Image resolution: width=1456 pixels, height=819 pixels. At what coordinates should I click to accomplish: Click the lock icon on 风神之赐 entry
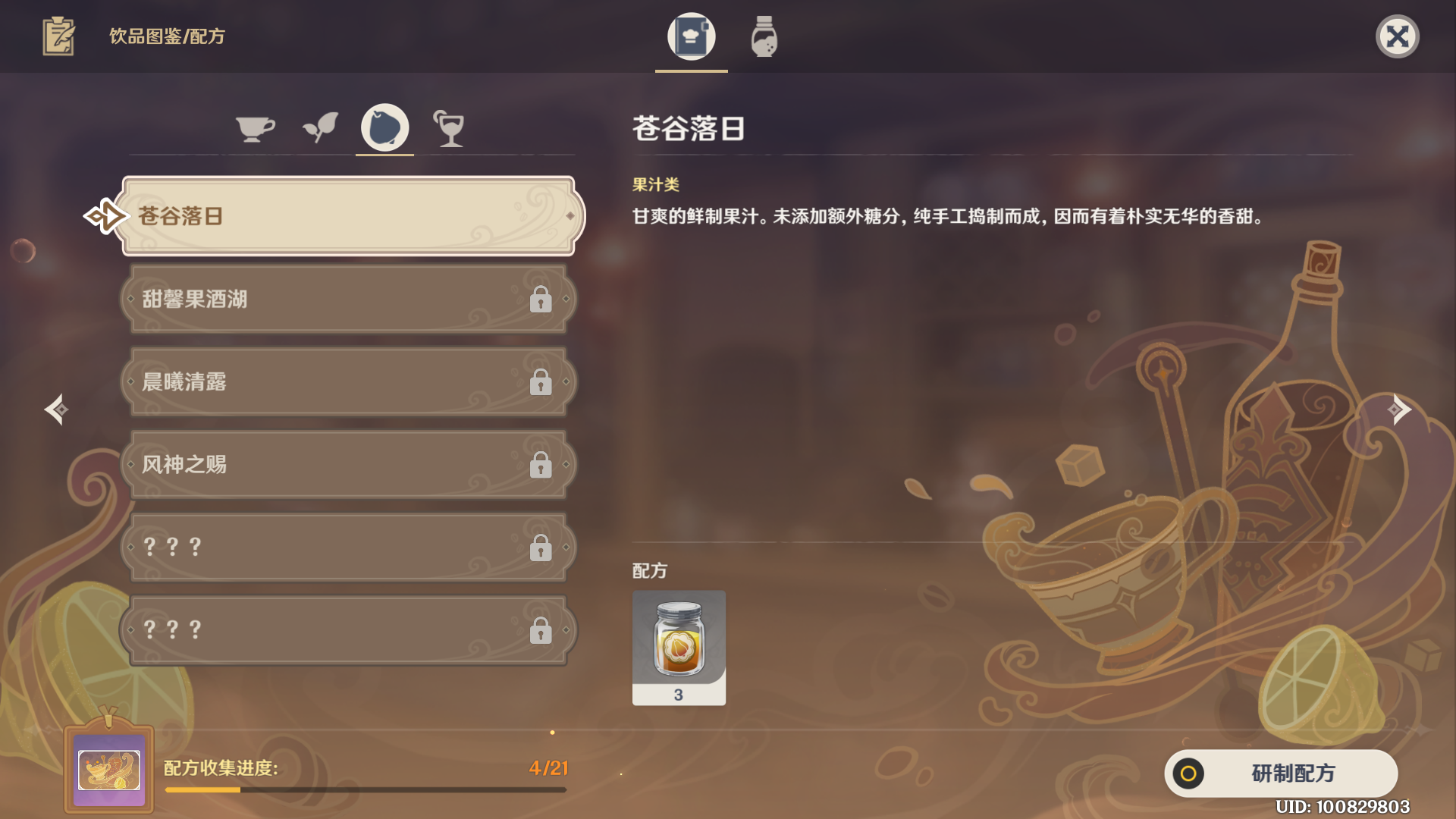pos(541,466)
